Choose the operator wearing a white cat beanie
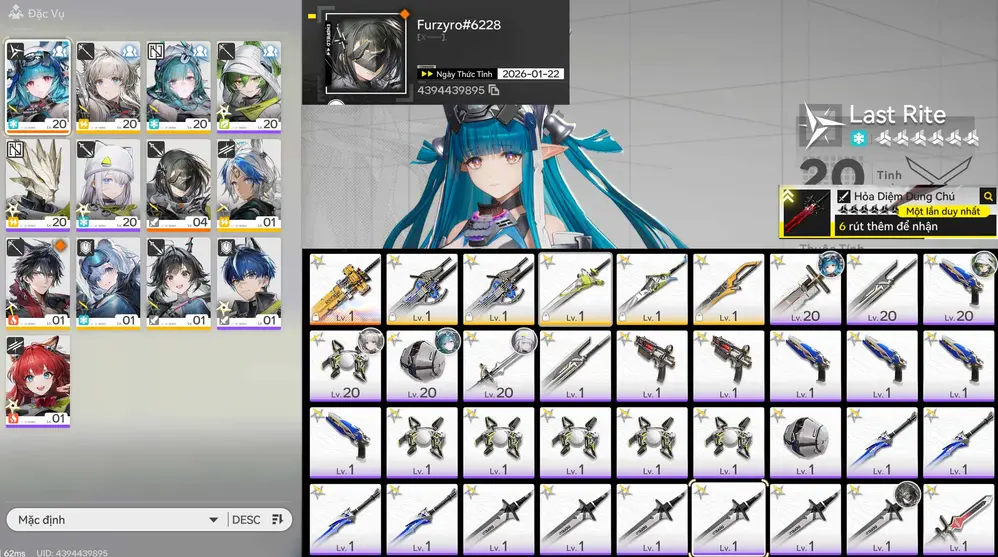The width and height of the screenshot is (998, 557). (108, 184)
